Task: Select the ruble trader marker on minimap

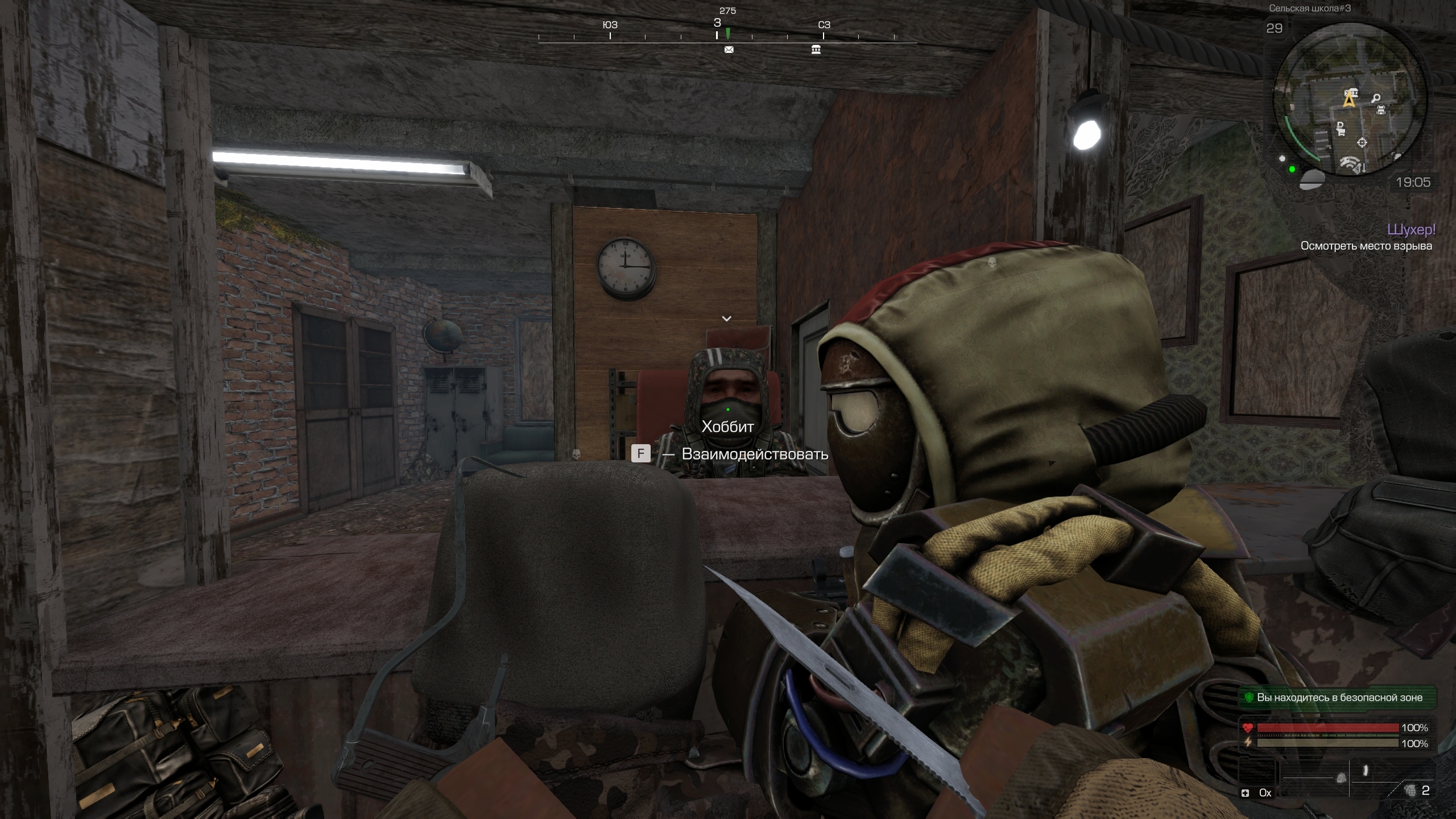Action: 1341,129
